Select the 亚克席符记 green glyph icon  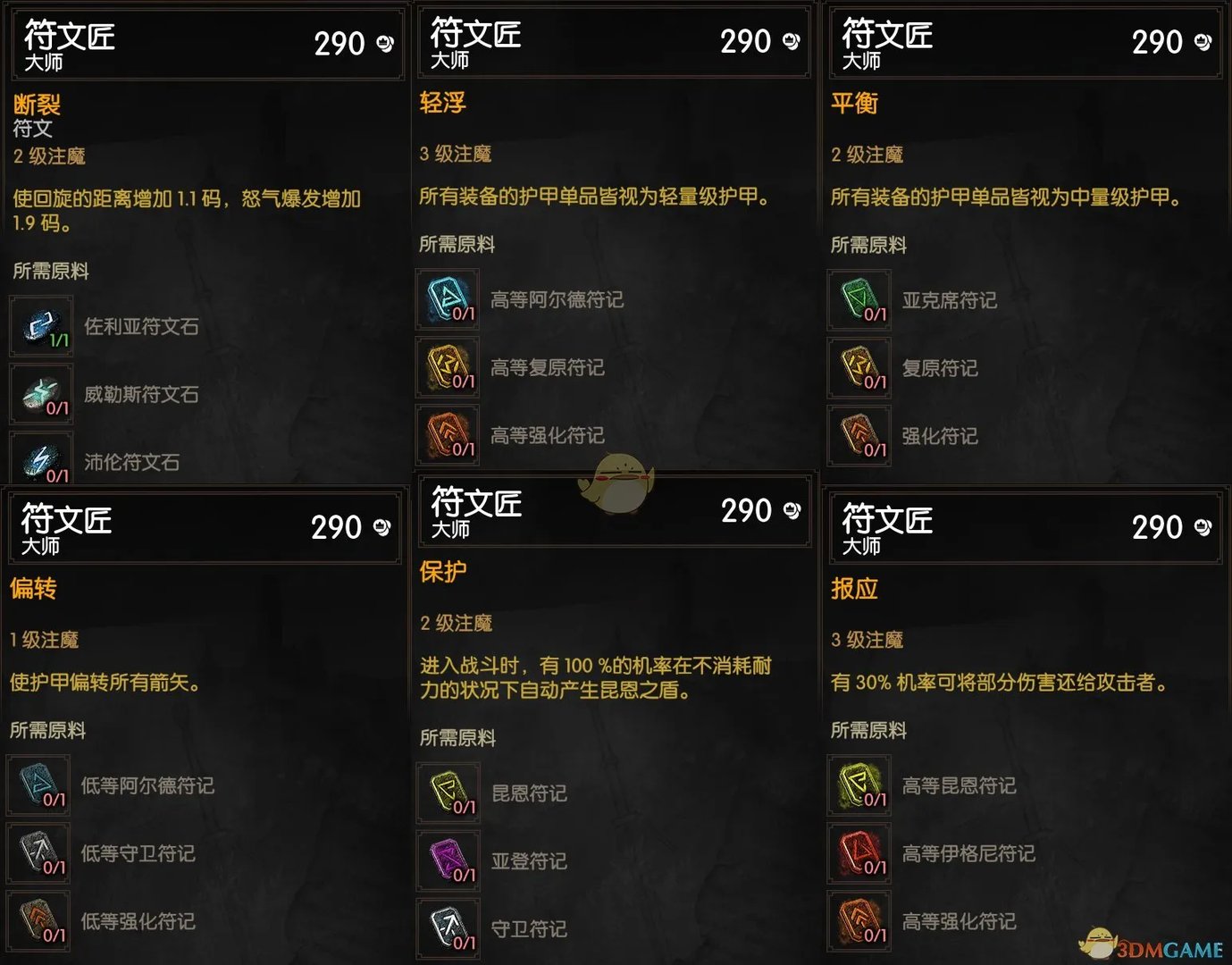(859, 300)
